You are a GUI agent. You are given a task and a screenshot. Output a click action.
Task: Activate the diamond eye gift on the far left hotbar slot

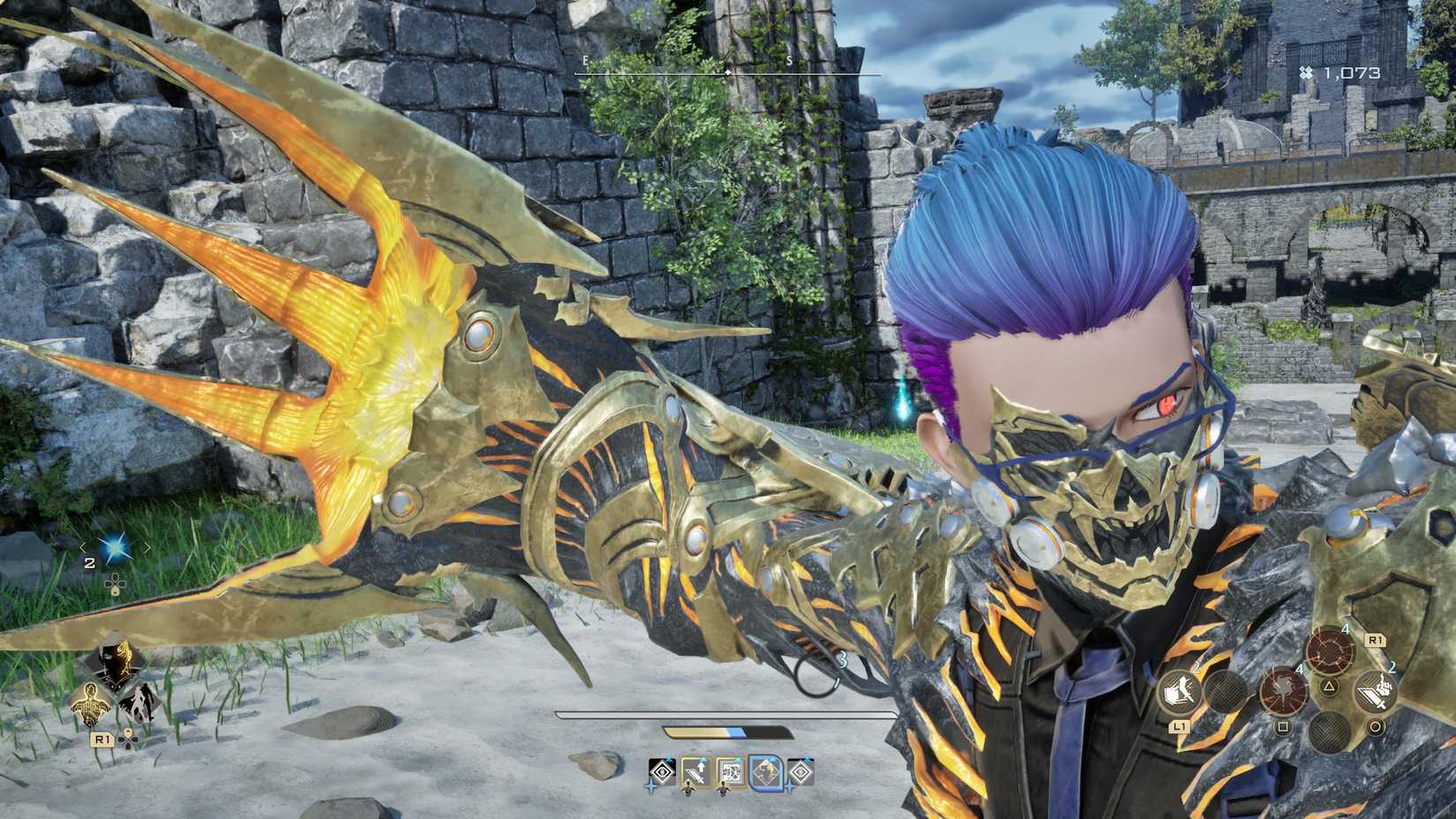(663, 770)
